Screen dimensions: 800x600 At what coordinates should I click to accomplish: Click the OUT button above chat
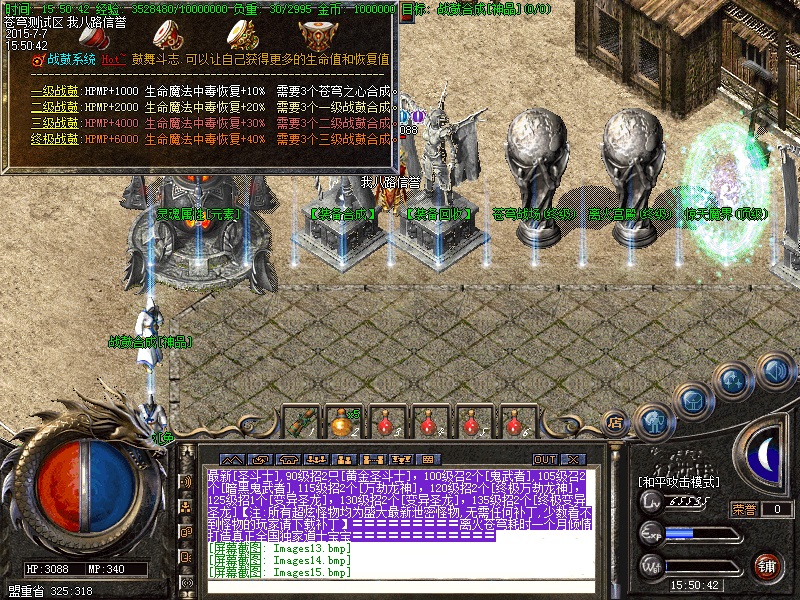pyautogui.click(x=545, y=460)
